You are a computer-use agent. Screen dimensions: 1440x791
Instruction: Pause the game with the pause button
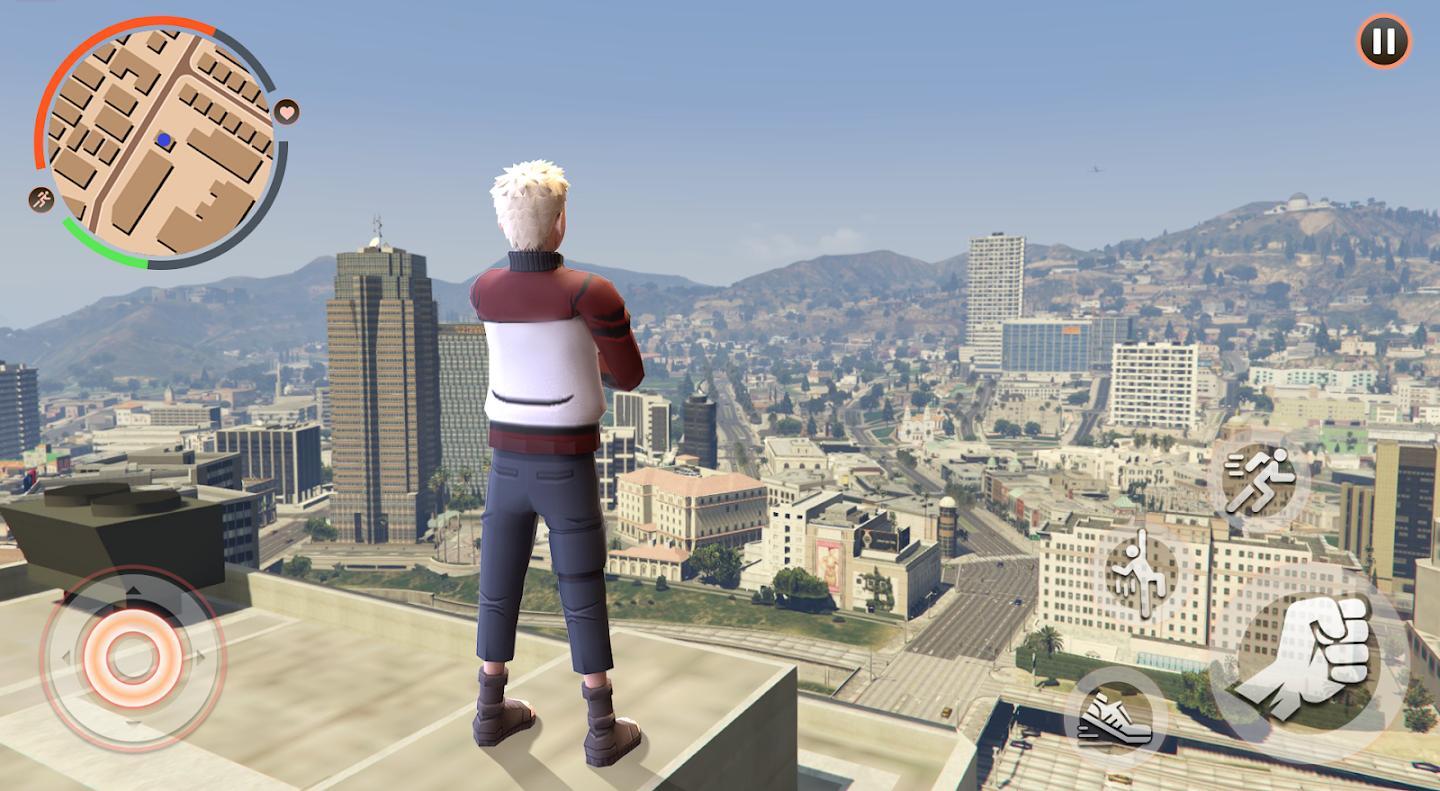tap(1383, 42)
